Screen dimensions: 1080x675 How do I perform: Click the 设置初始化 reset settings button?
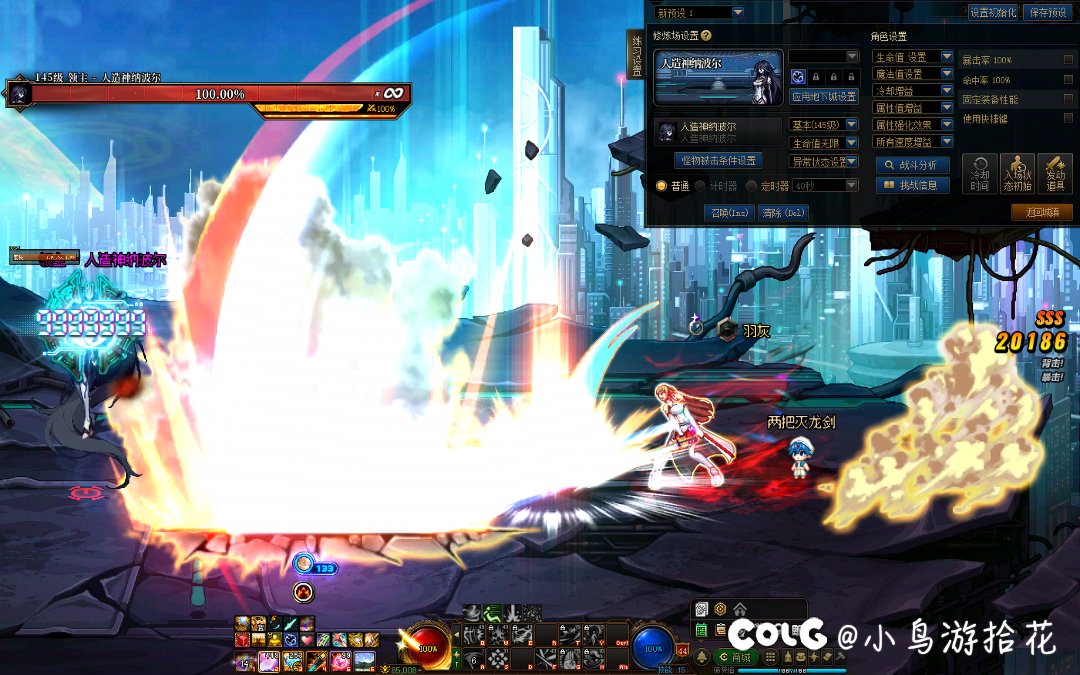(x=992, y=12)
